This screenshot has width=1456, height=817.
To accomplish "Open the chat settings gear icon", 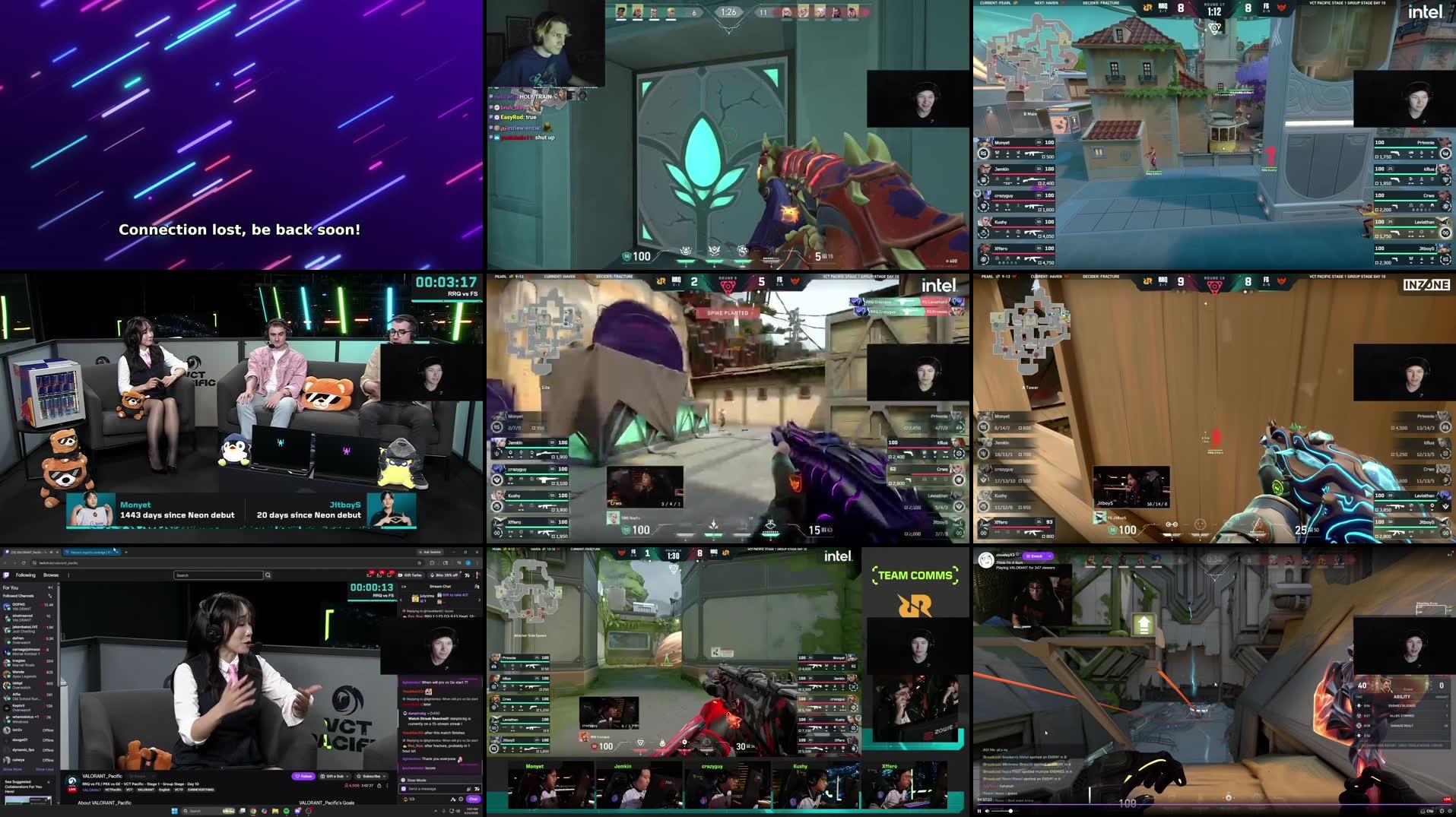I will click(x=460, y=799).
